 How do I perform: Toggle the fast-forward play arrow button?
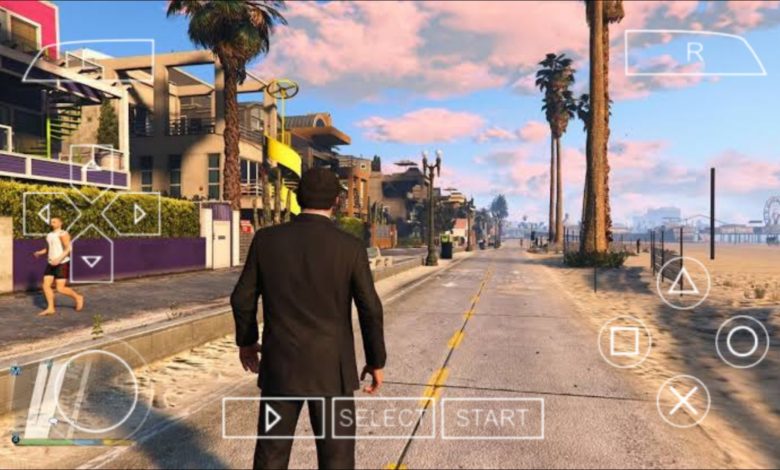click(x=273, y=418)
